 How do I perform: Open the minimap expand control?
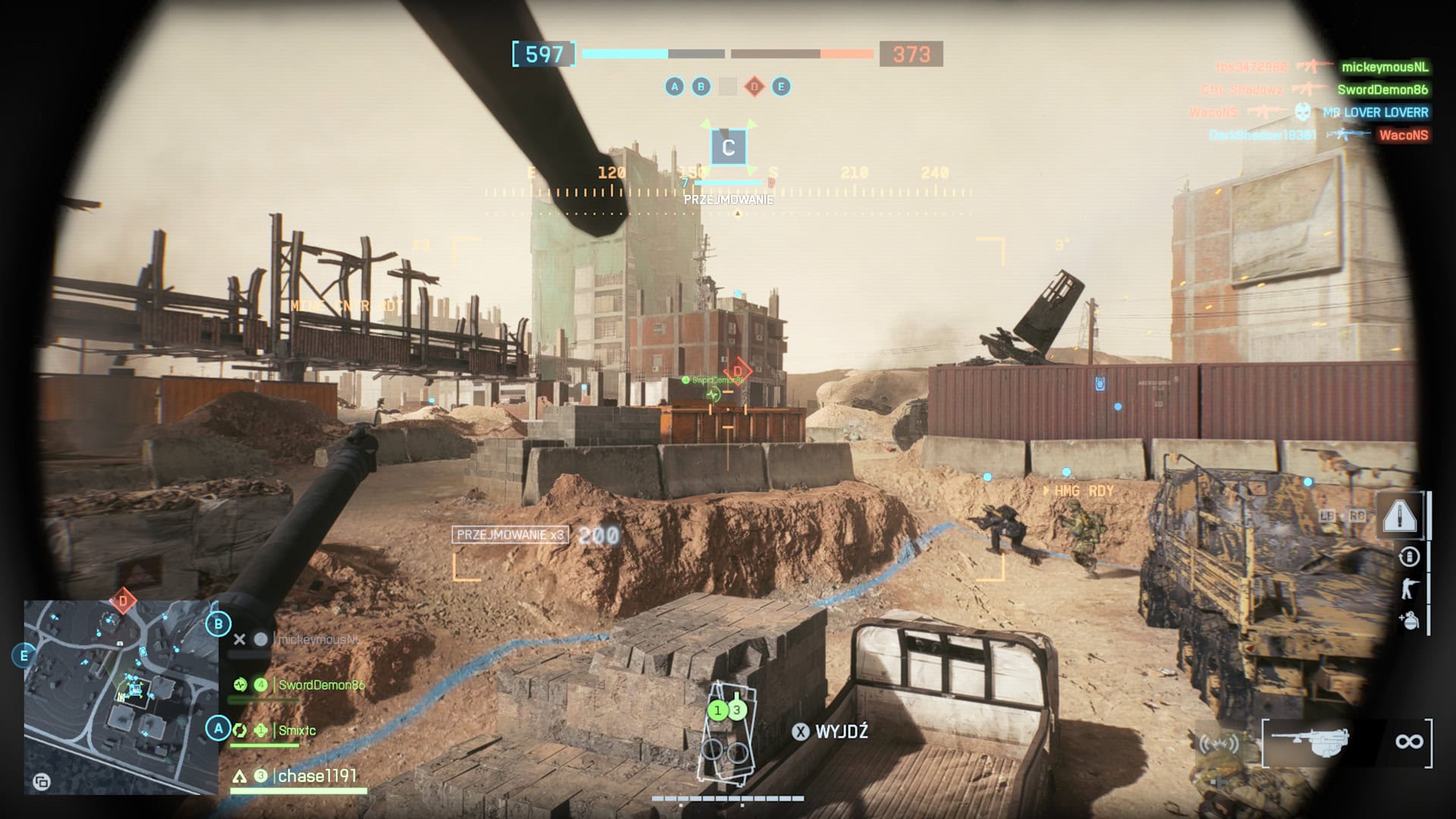(42, 783)
